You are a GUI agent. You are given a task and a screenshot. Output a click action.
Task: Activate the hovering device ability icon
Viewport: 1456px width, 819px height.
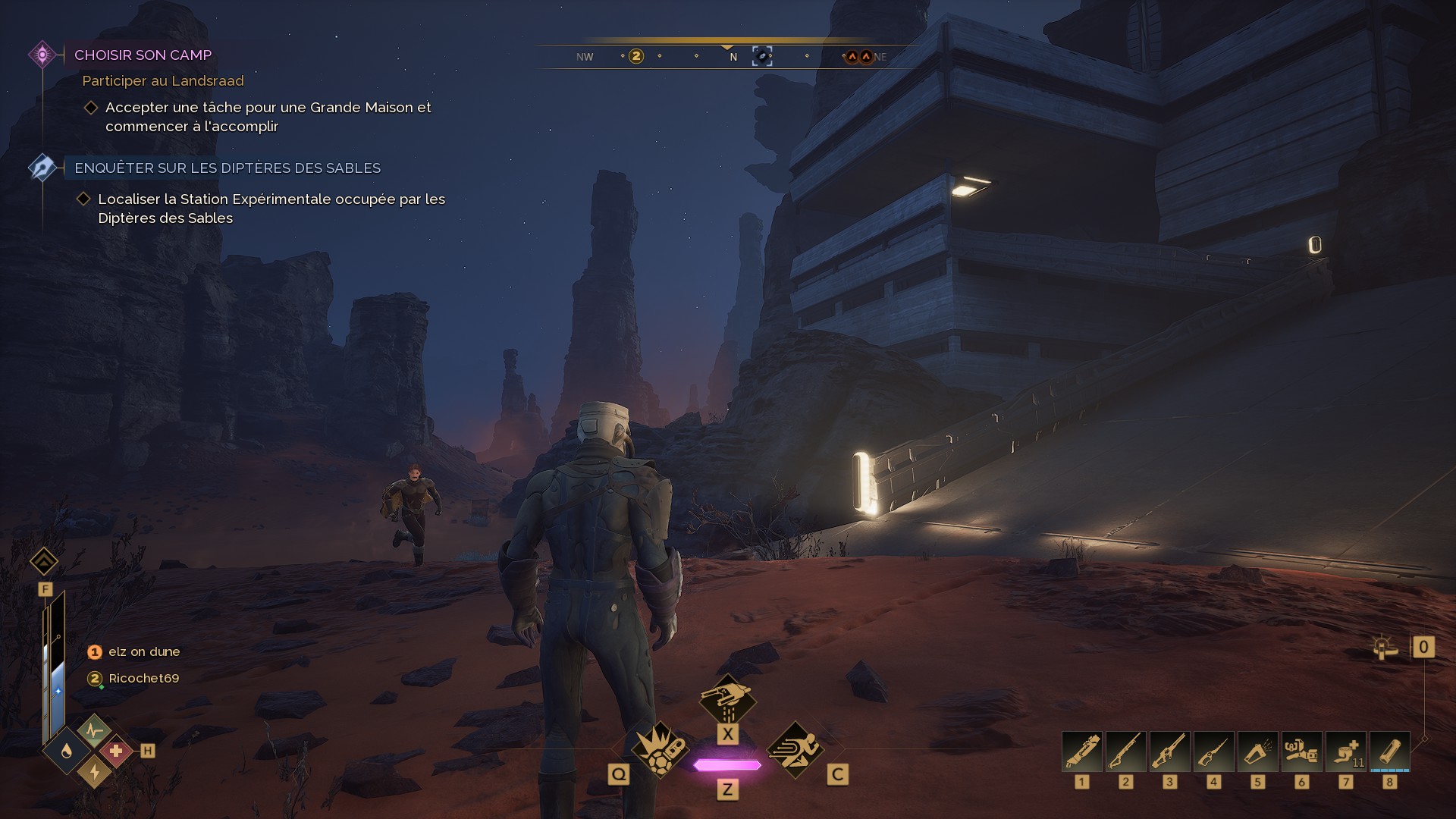[x=727, y=699]
